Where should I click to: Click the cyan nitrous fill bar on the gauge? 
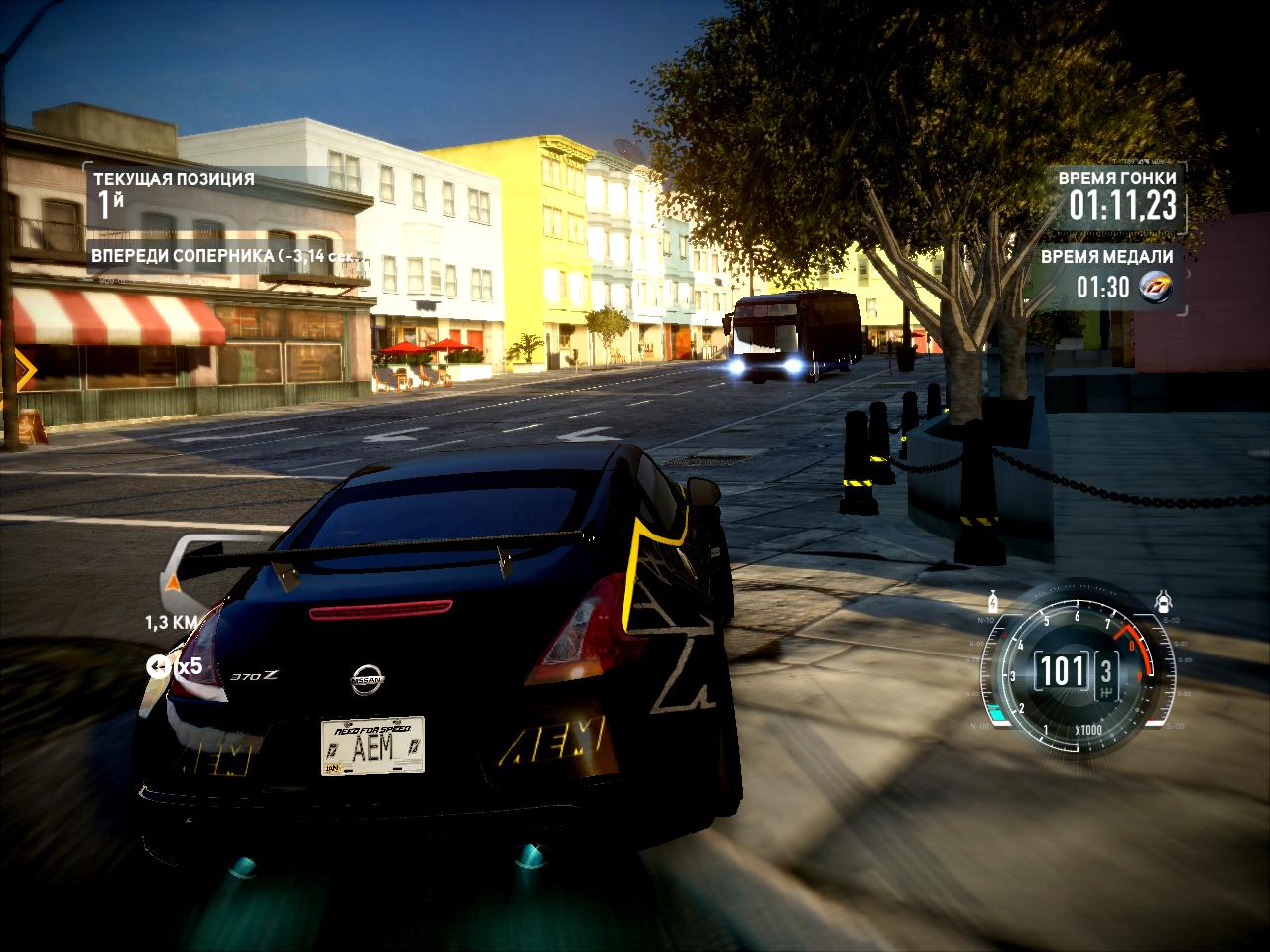998,711
